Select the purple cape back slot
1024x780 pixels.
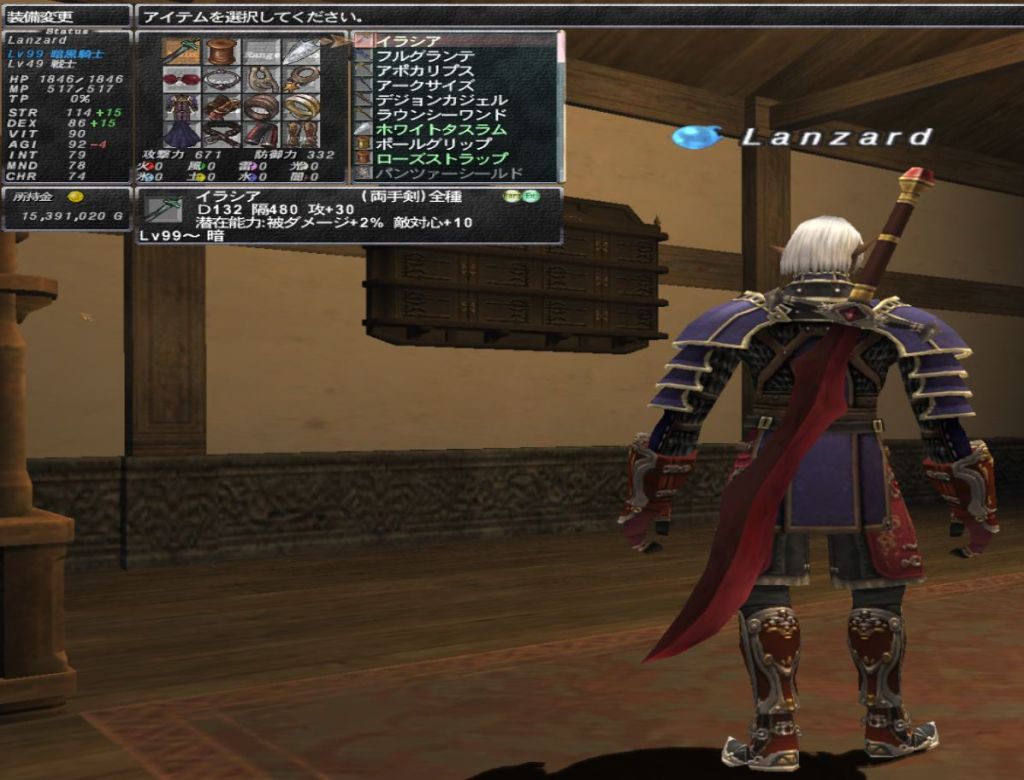click(x=182, y=133)
